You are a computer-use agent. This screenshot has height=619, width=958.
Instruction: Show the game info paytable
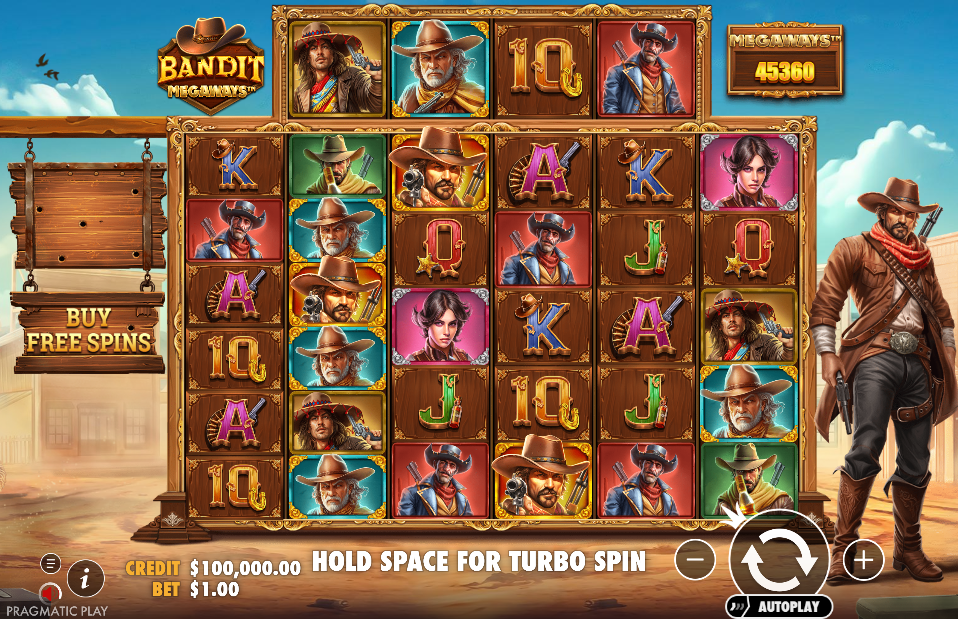point(86,577)
